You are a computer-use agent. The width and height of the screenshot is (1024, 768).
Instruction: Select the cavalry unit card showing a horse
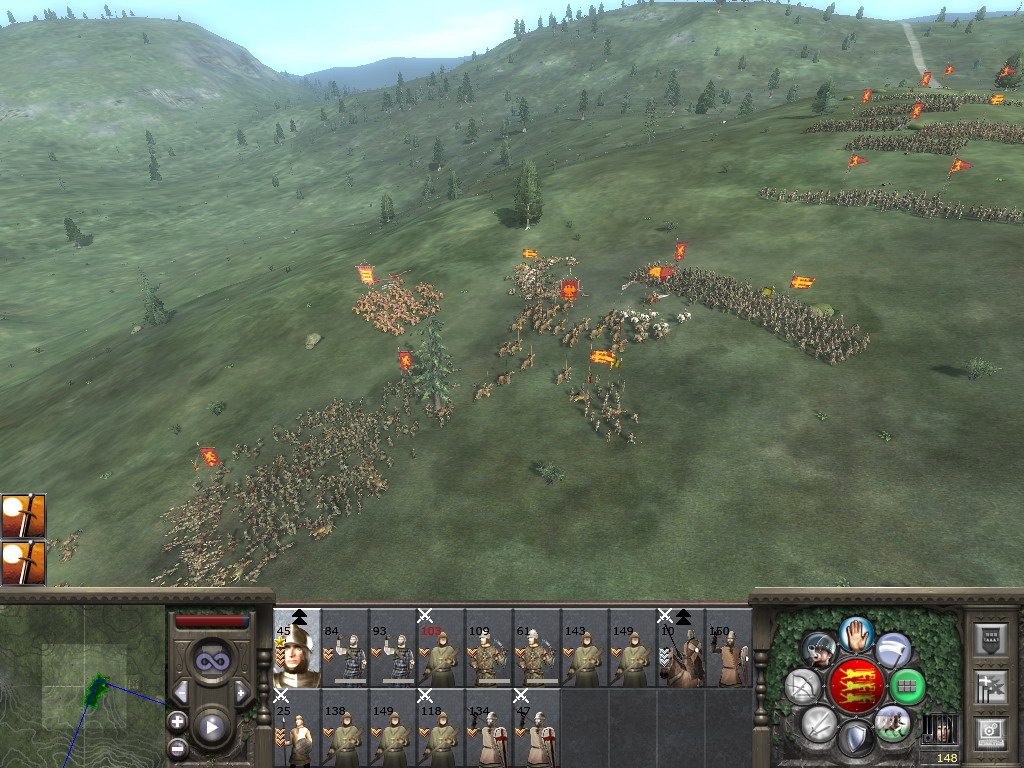point(681,652)
